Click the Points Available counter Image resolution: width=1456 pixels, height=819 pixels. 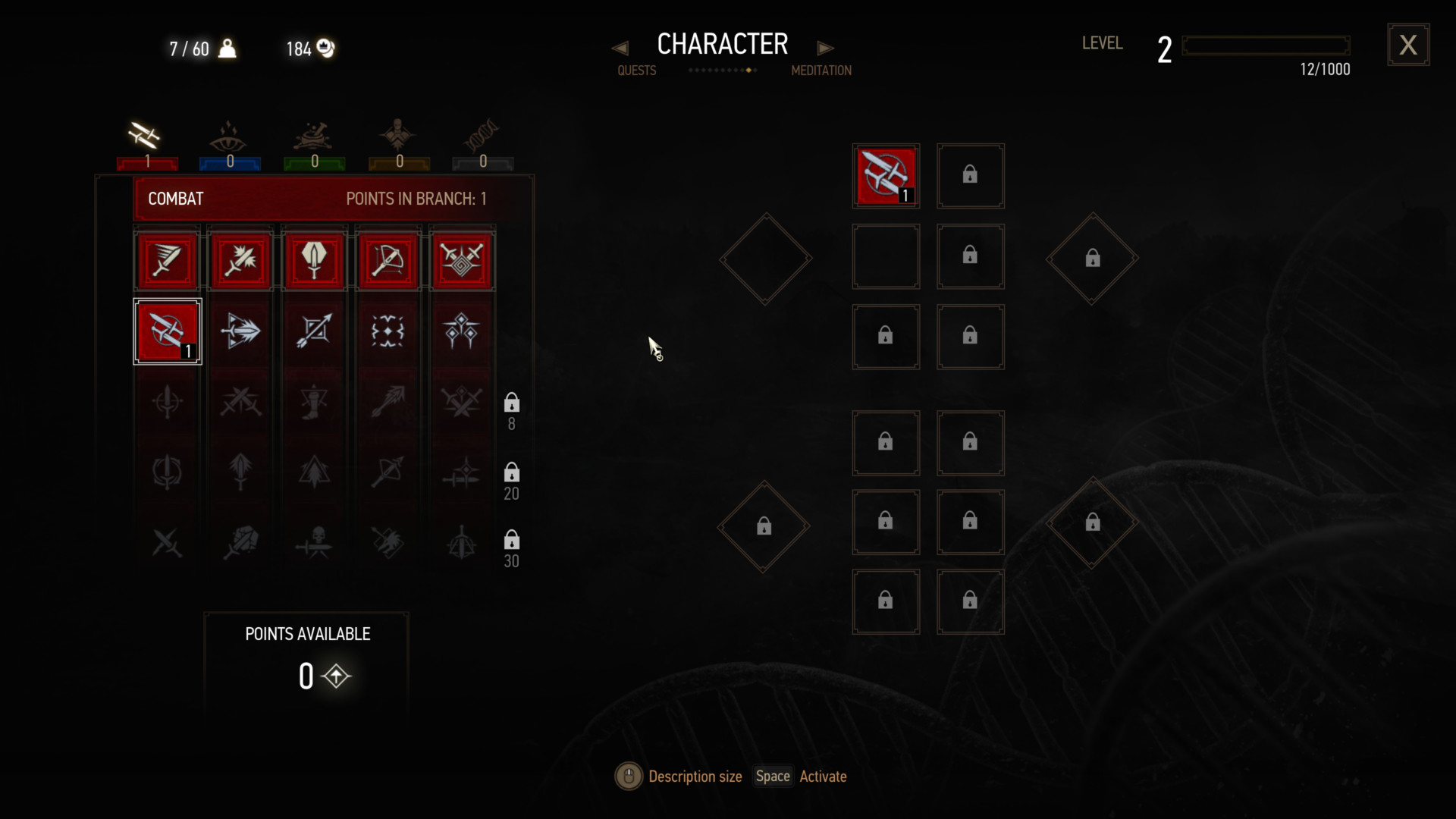click(x=306, y=675)
